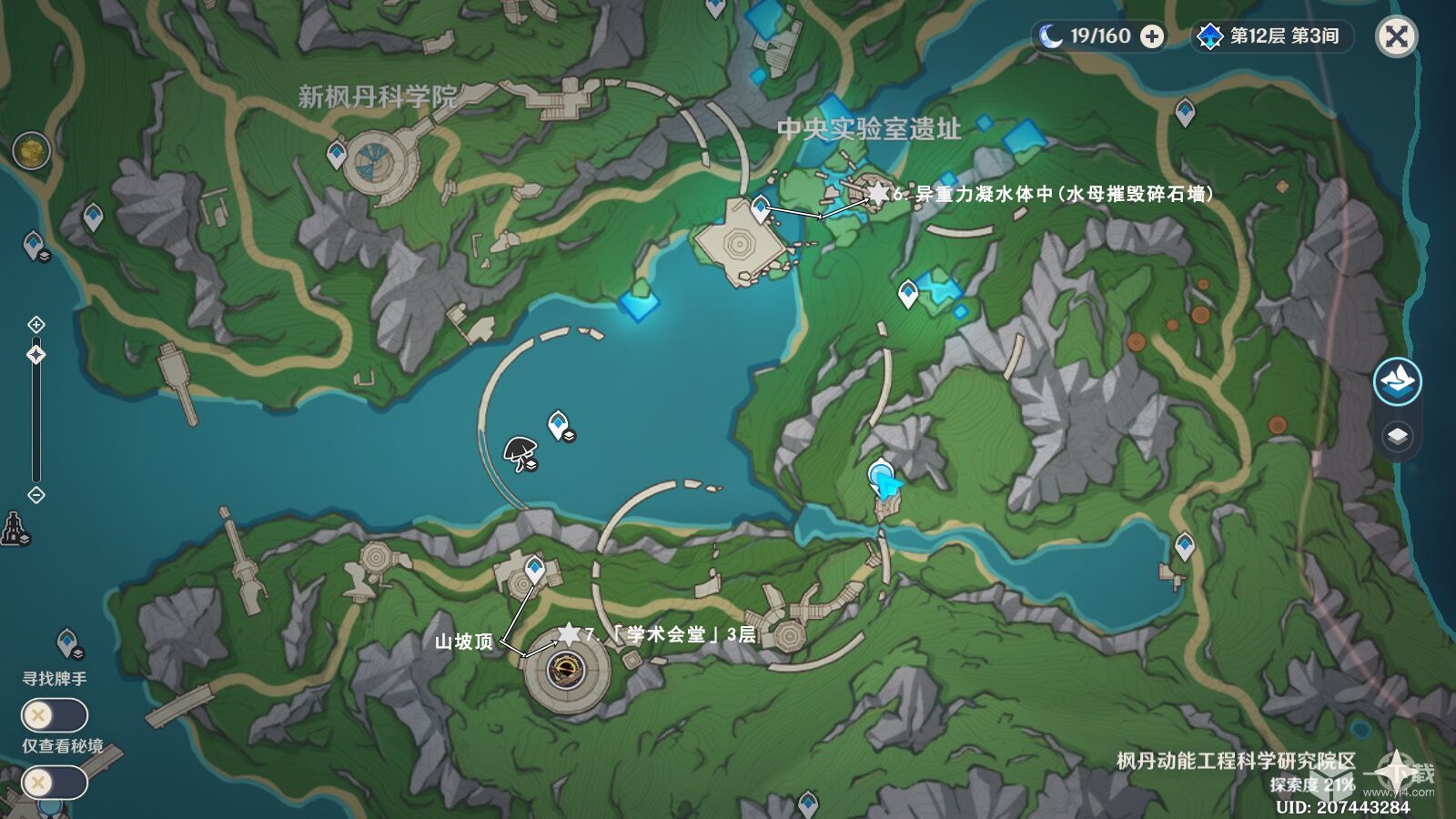Click the glowing blue current marker in the river

click(x=883, y=478)
